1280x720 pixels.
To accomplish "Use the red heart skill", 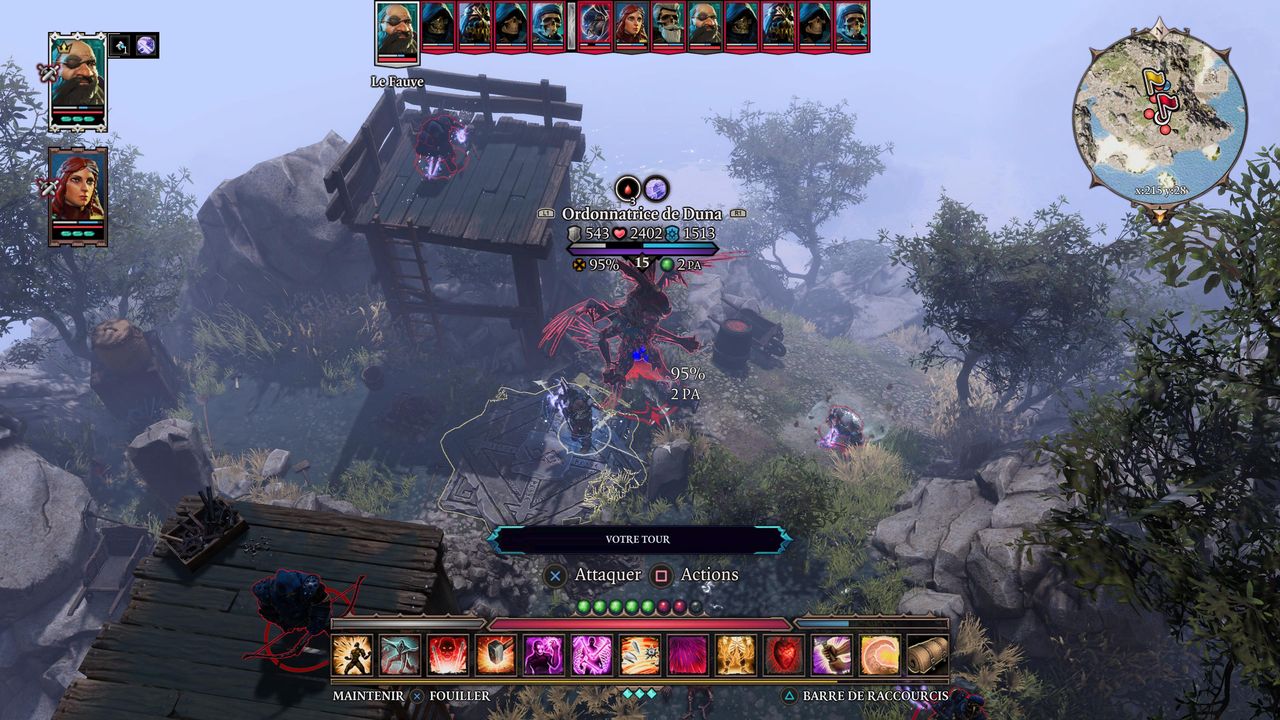I will [x=784, y=654].
